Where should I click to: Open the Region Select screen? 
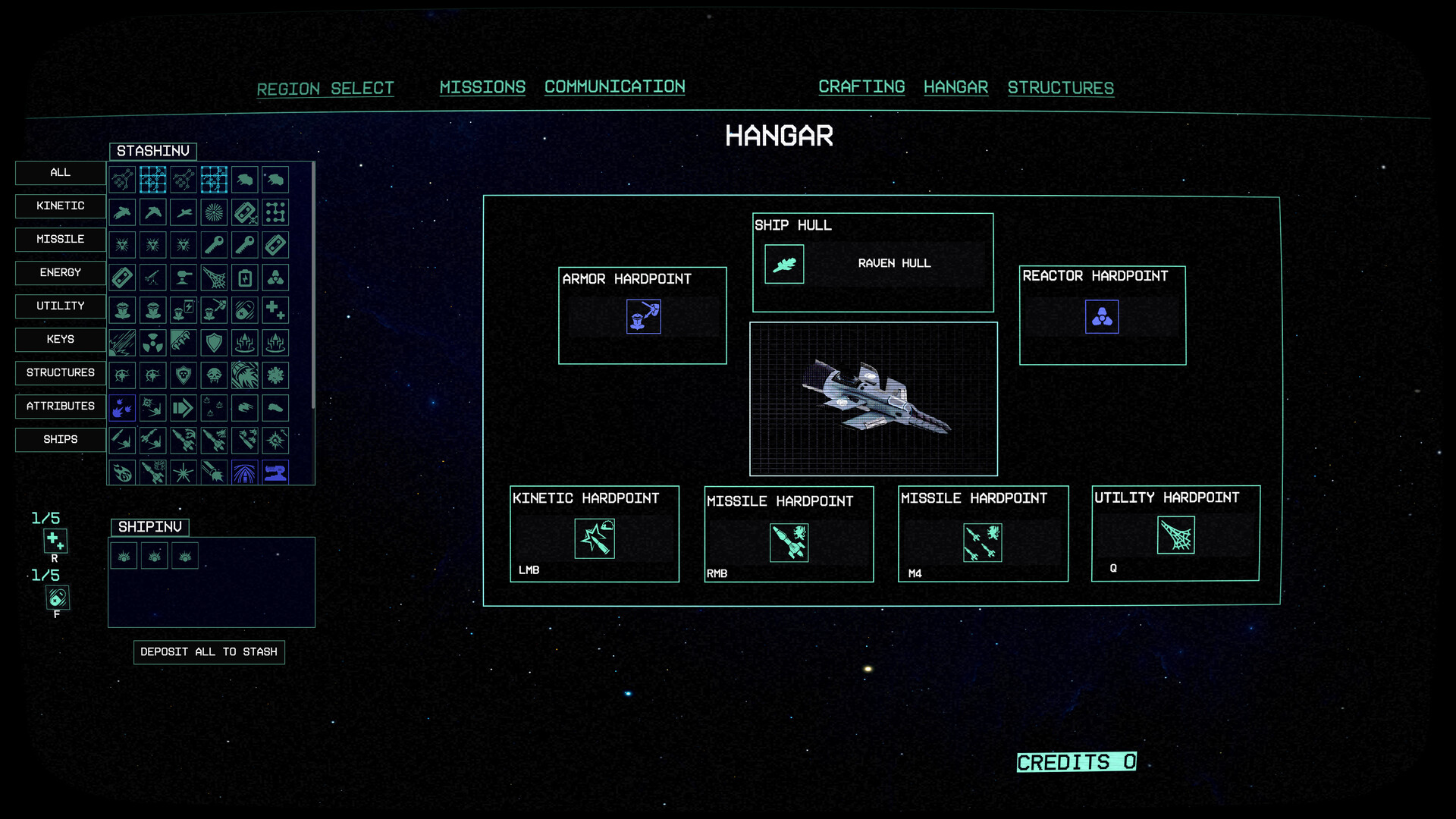coord(325,89)
